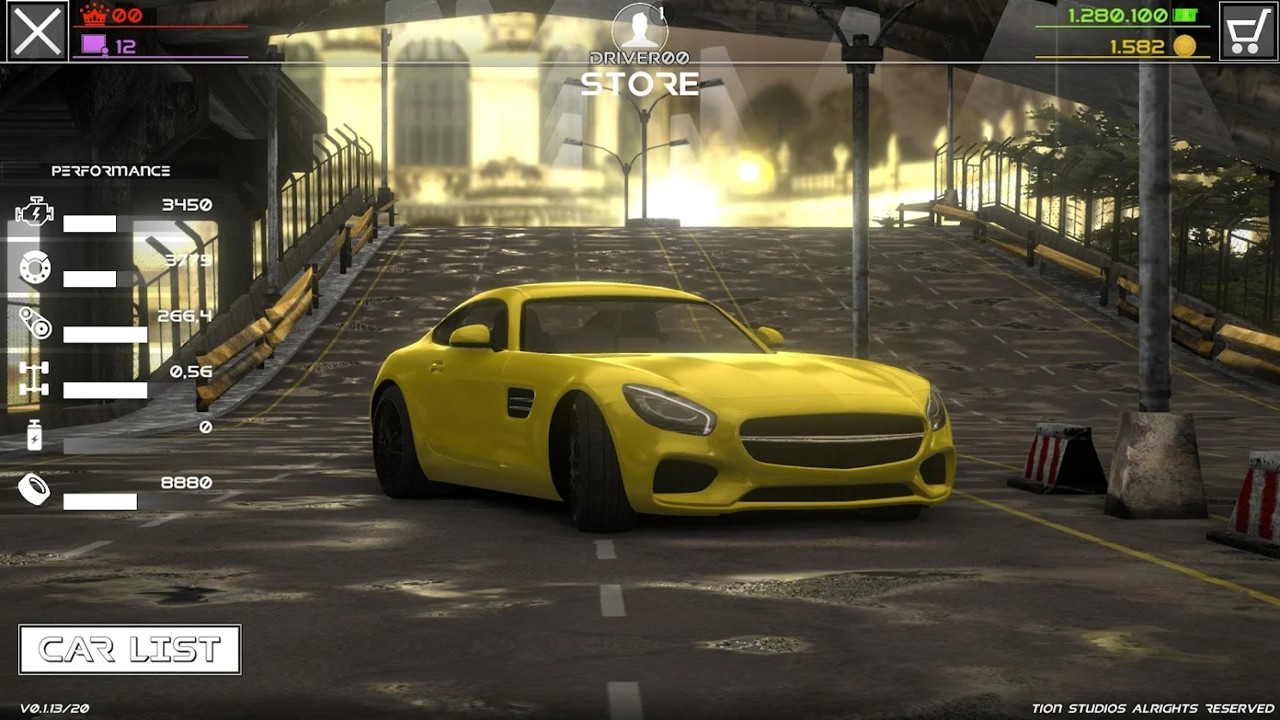This screenshot has height=720, width=1280.
Task: Select the turbo performance icon
Action: (34, 323)
